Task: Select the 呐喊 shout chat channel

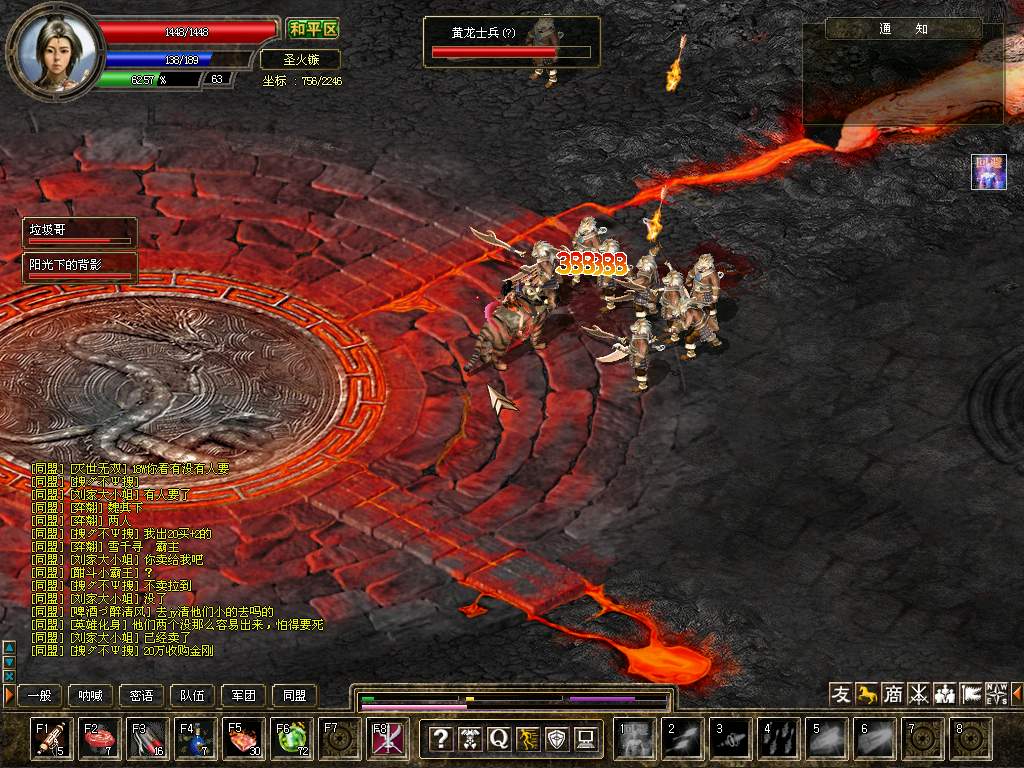Action: (91, 695)
